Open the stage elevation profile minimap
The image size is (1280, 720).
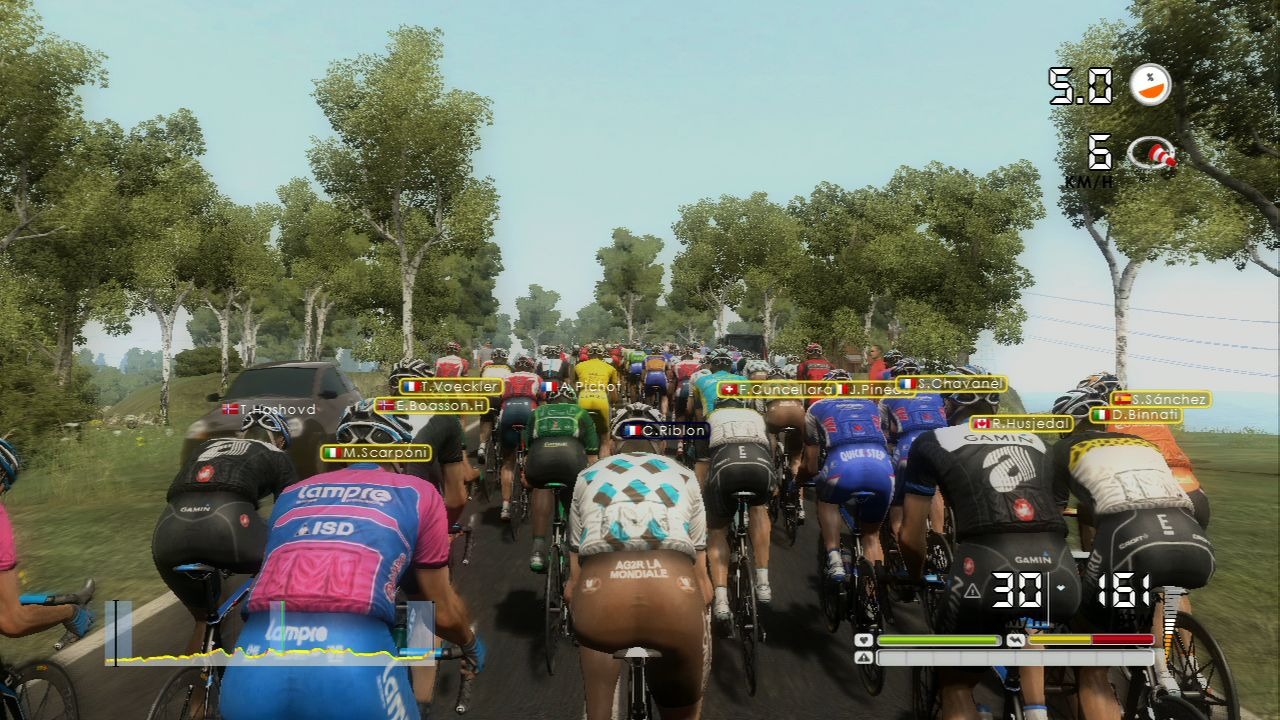270,633
